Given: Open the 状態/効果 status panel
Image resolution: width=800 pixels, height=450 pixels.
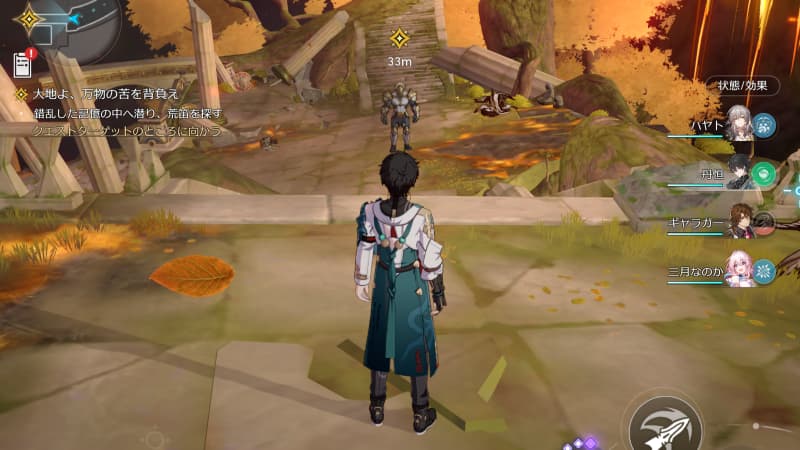Looking at the screenshot, I should (742, 86).
